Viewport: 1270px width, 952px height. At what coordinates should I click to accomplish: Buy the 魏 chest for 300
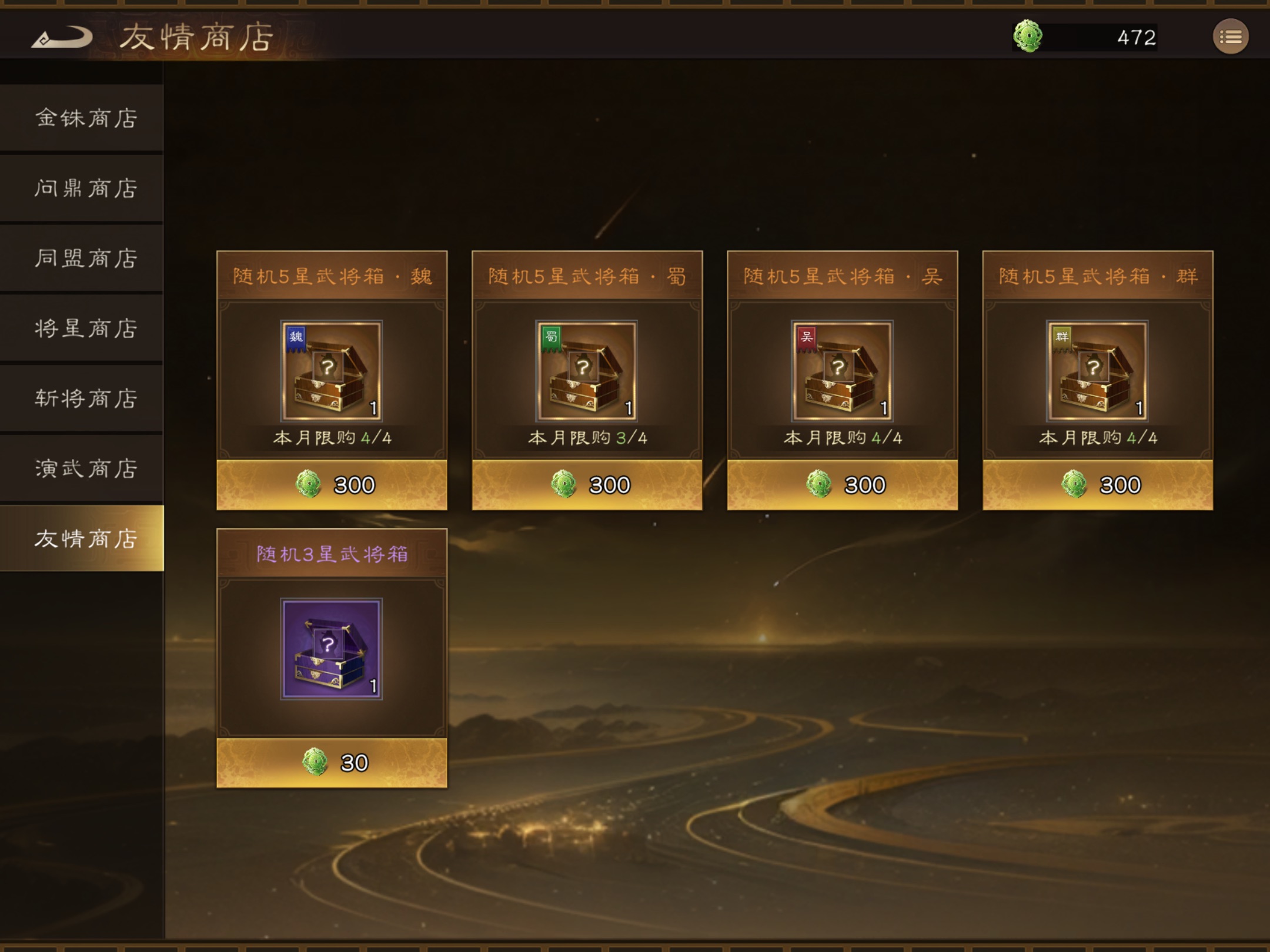tap(332, 485)
